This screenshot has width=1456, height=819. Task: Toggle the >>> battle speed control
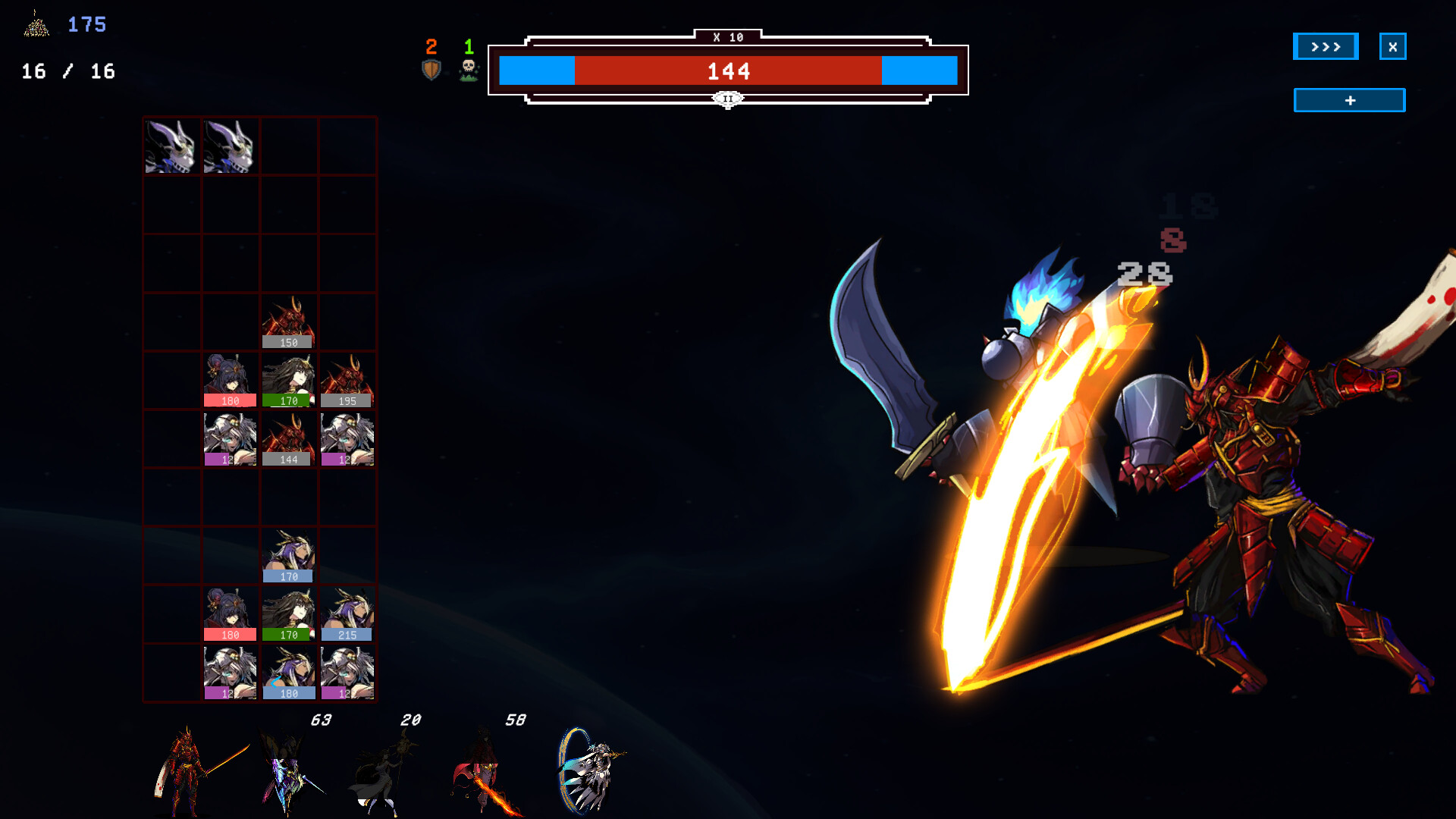click(1325, 46)
